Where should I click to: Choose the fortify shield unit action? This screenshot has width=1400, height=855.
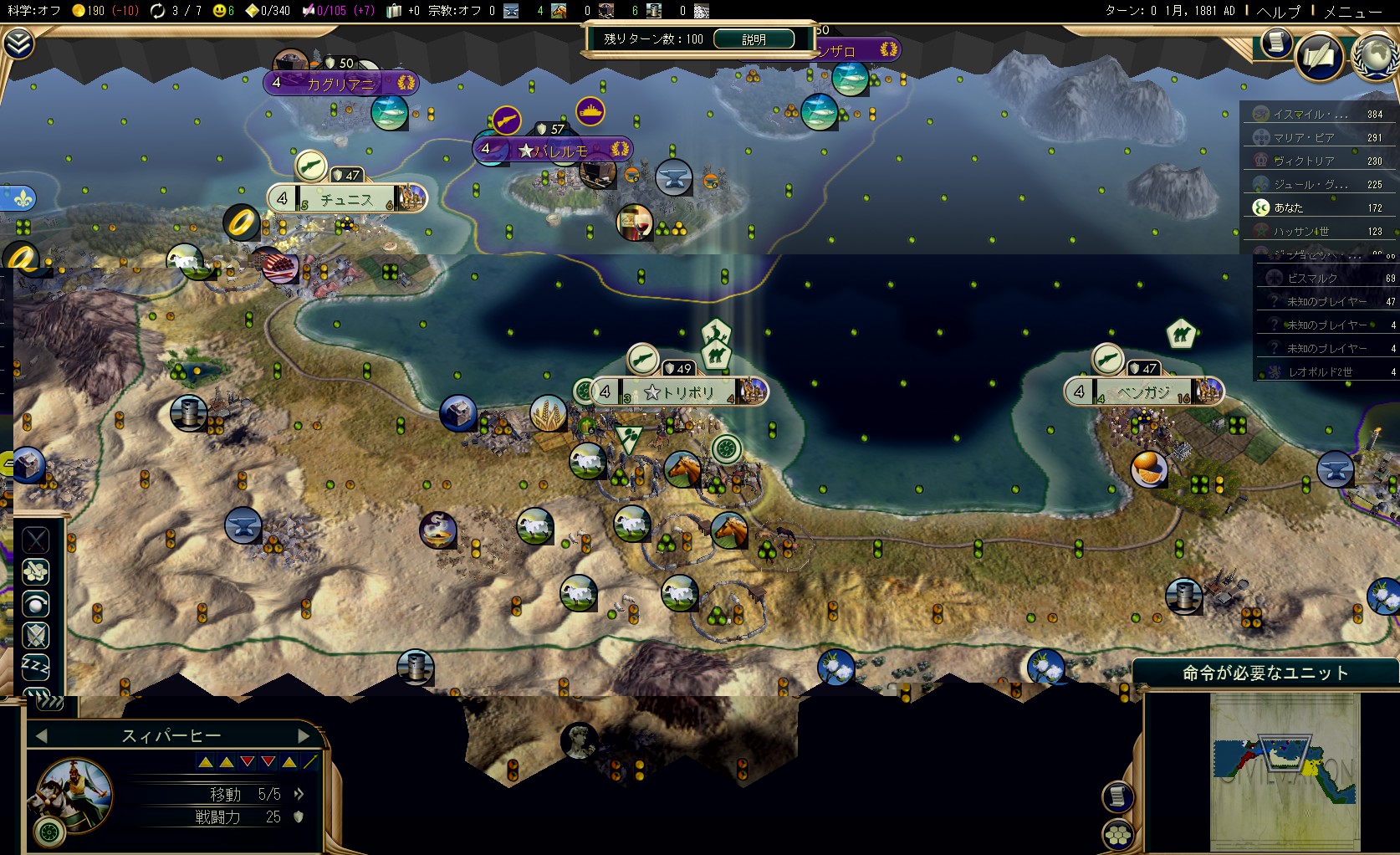[x=35, y=635]
